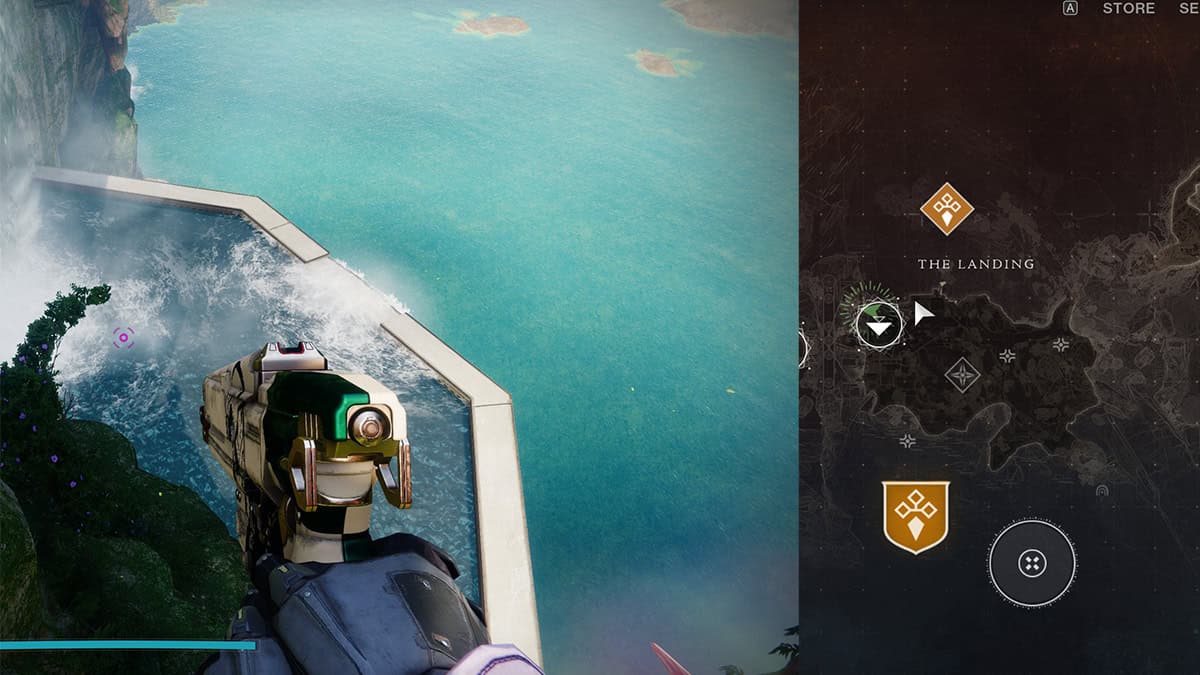Open the Store tab
Screen dimensions: 1200x675
coord(1128,9)
